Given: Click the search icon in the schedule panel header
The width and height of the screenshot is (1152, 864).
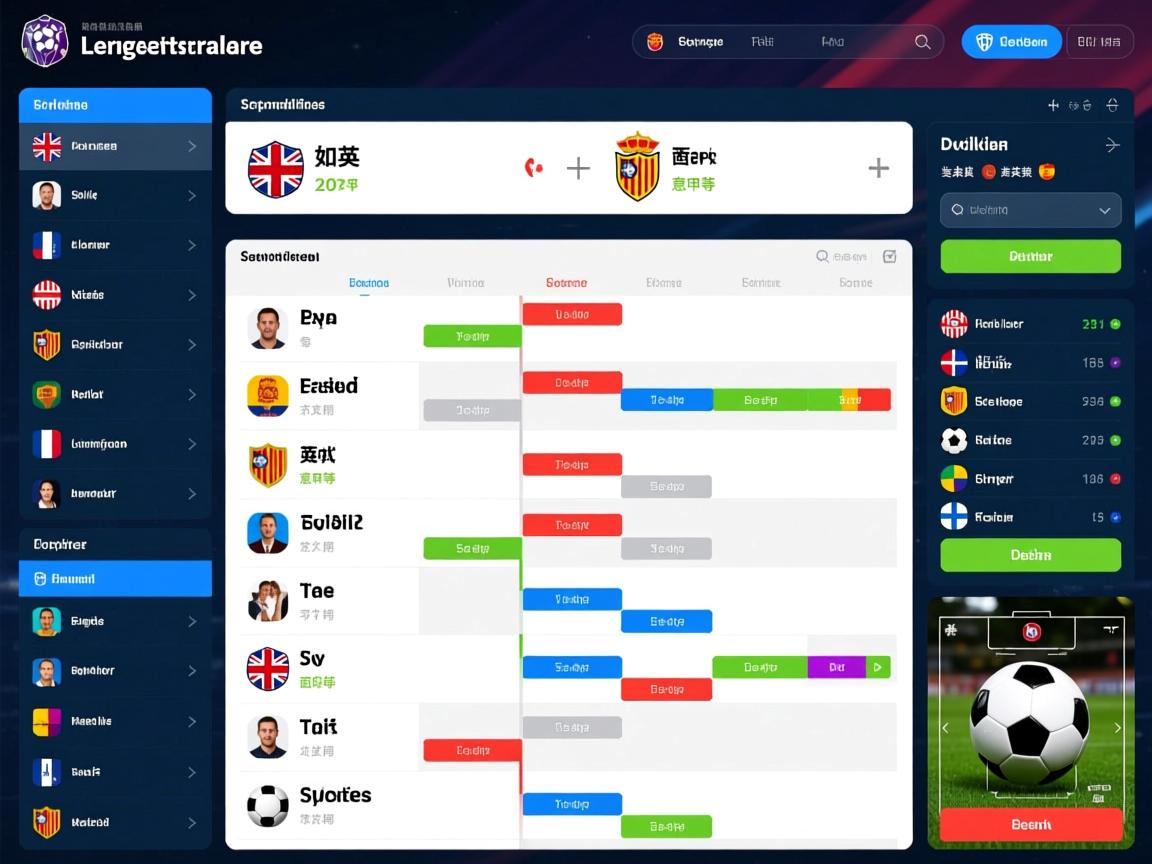Looking at the screenshot, I should [822, 257].
